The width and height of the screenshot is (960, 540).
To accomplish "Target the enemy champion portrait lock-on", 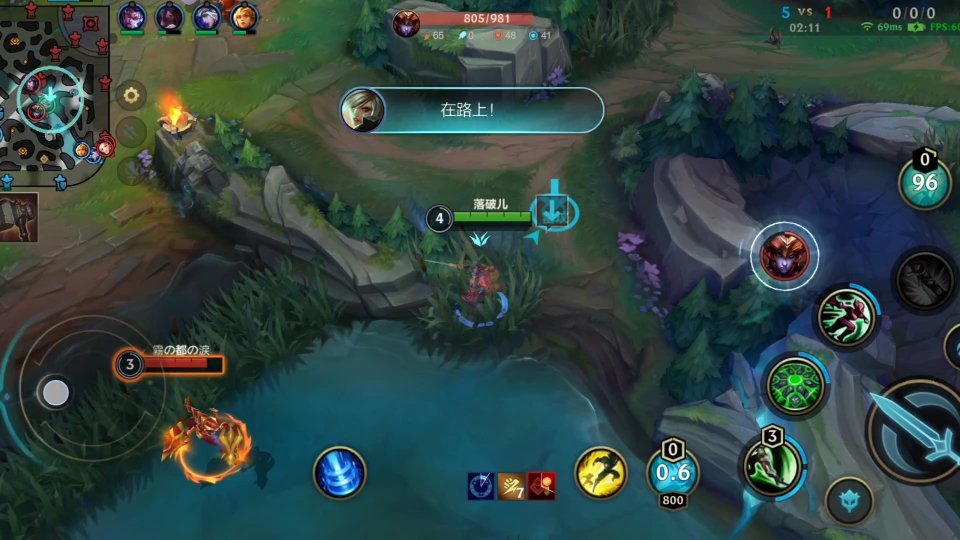I will tap(785, 256).
